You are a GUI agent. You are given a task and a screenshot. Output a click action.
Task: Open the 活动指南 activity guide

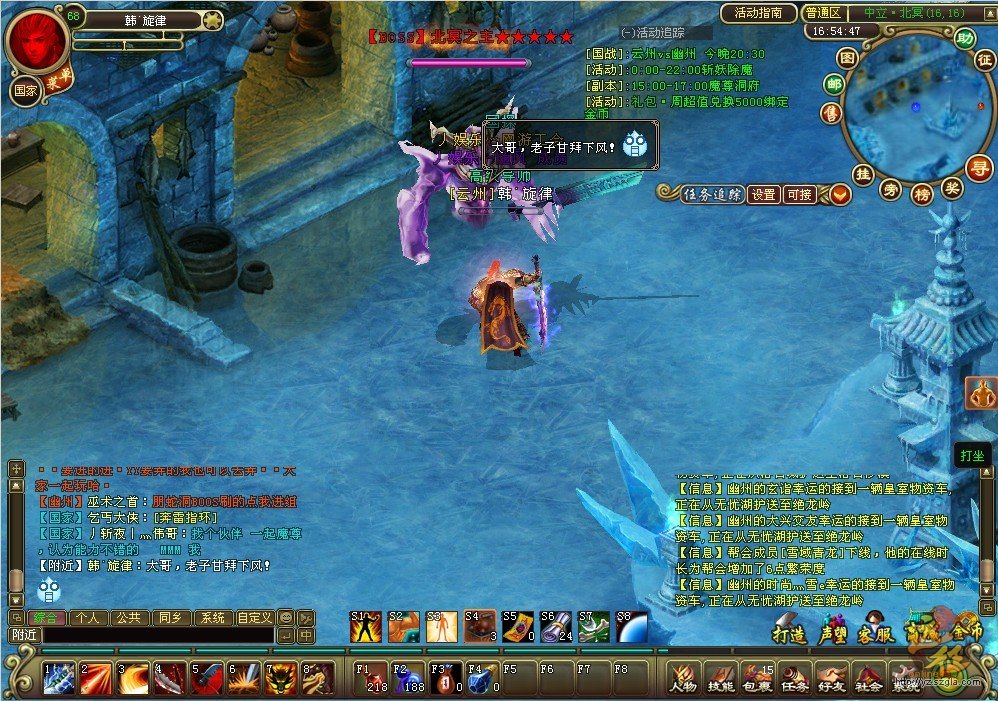point(759,13)
